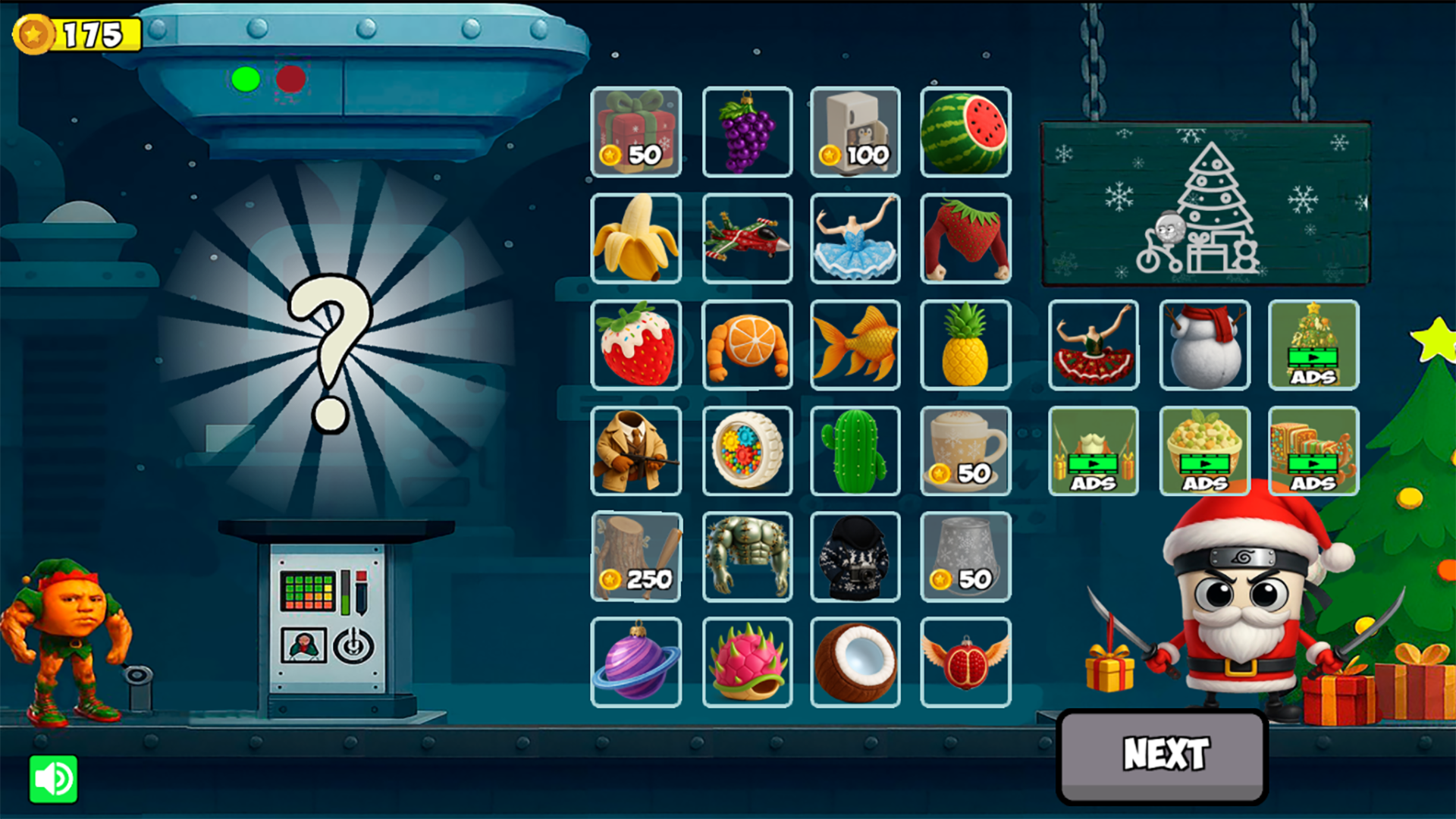Screen dimensions: 1456x819
Task: Pick the green cactus item
Action: 855,452
